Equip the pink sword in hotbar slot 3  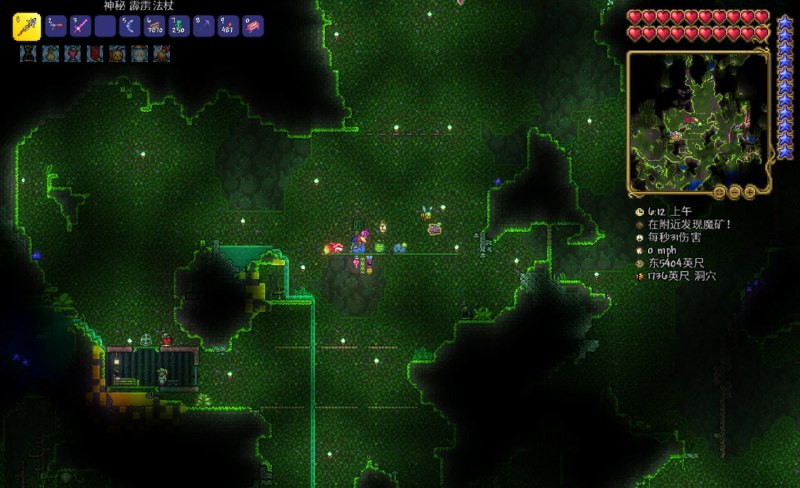[x=81, y=26]
